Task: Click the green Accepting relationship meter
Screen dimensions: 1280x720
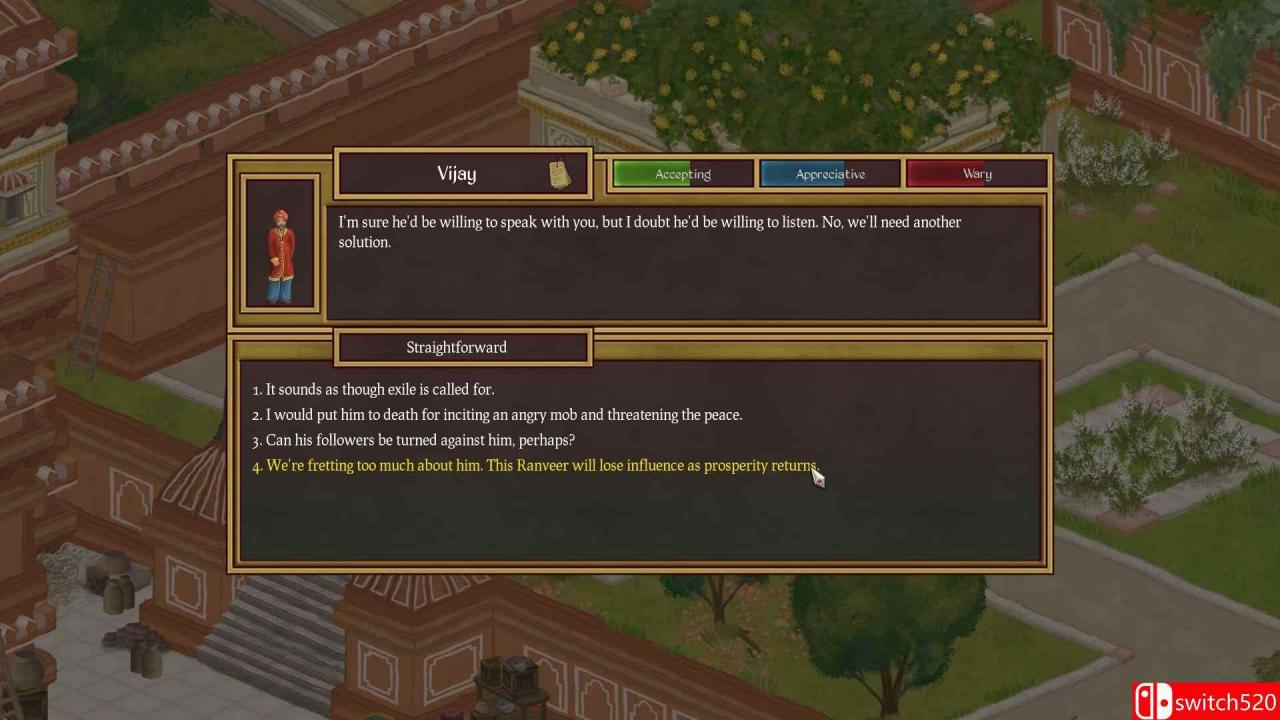Action: (x=681, y=173)
